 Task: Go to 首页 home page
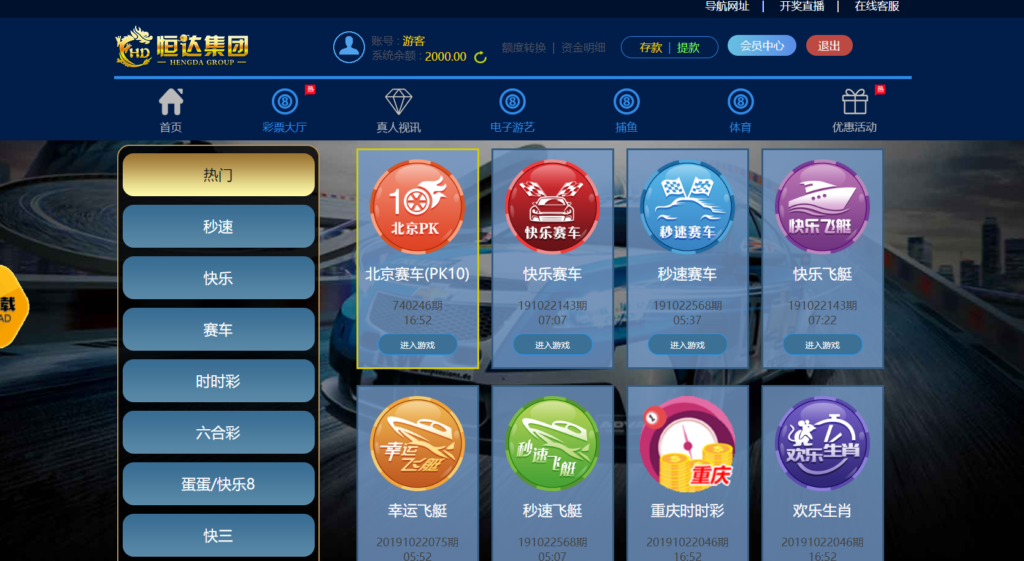[x=171, y=110]
